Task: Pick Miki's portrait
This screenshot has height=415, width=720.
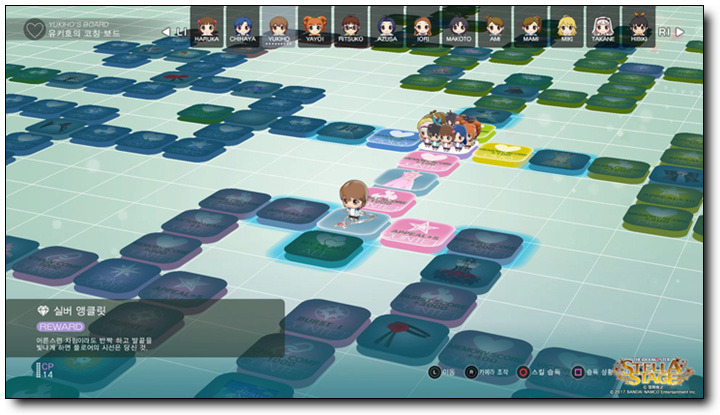Action: tap(566, 25)
